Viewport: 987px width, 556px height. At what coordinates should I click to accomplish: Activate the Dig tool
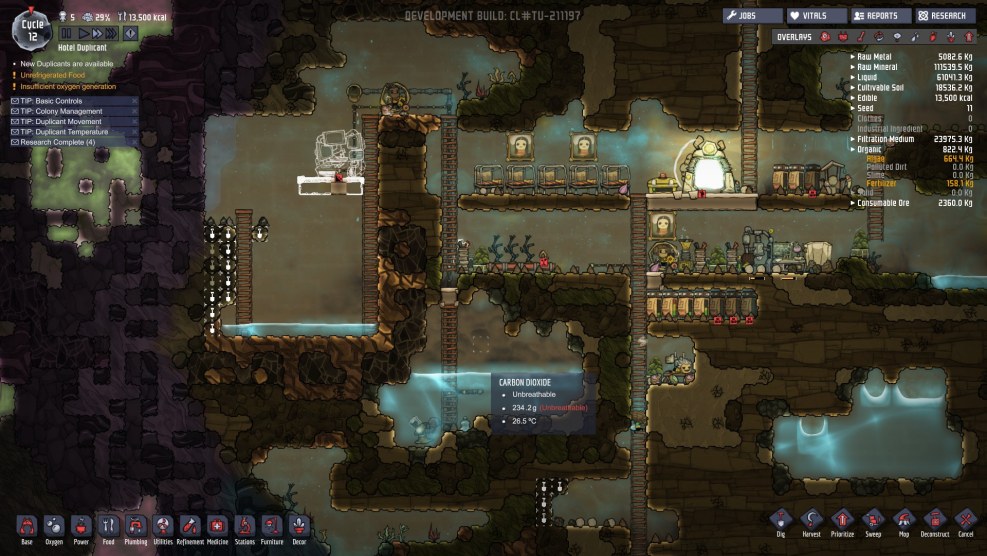[781, 521]
